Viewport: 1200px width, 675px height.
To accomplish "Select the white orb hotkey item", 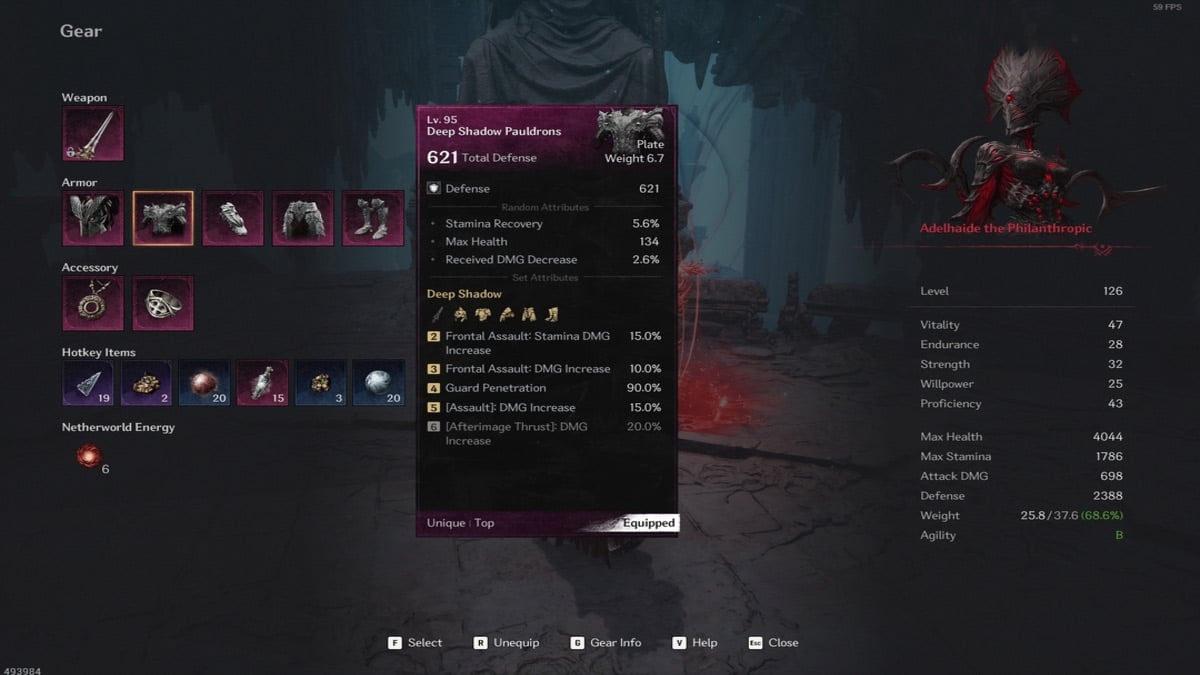I will 379,383.
